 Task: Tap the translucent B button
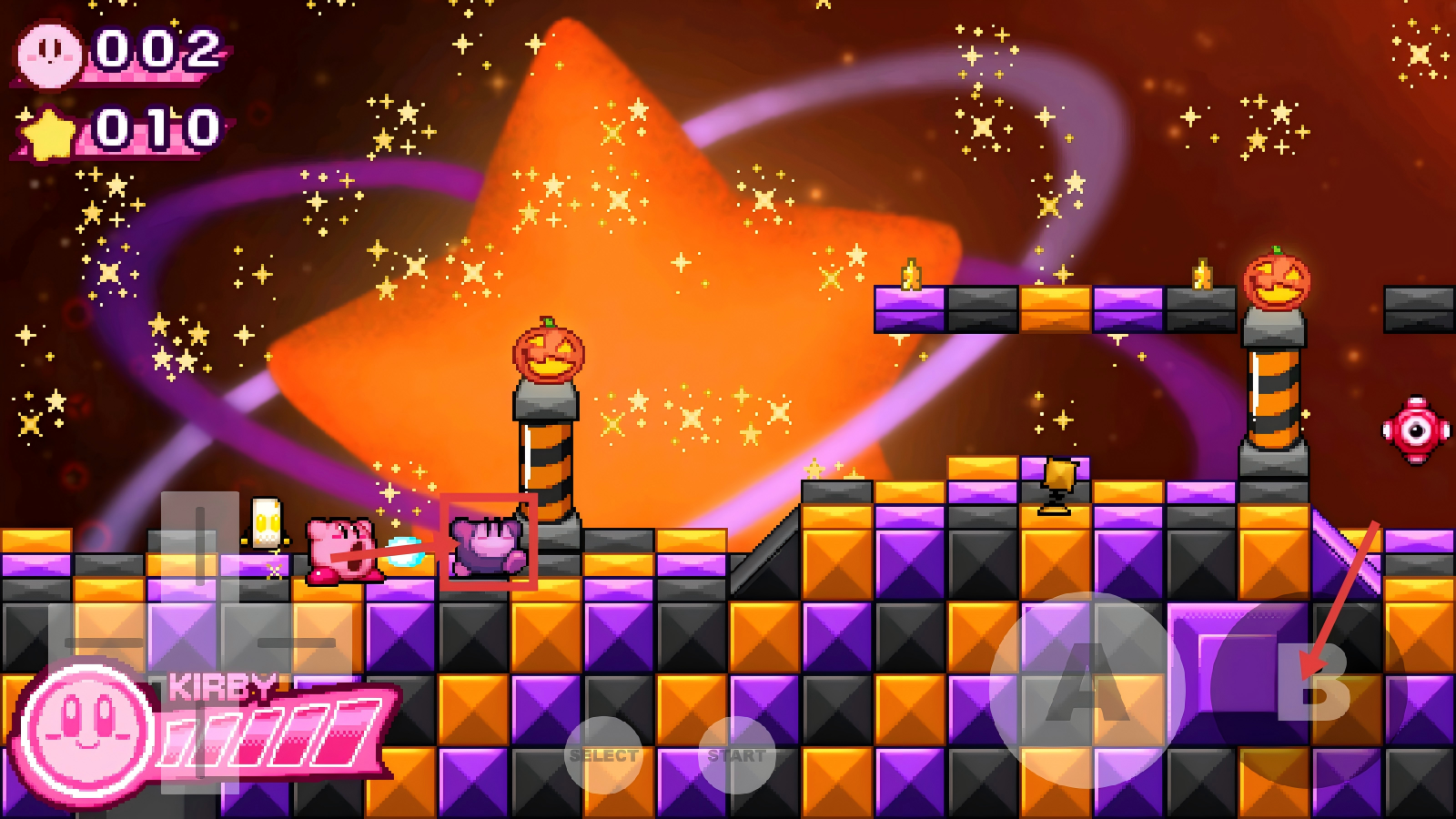pyautogui.click(x=1309, y=689)
